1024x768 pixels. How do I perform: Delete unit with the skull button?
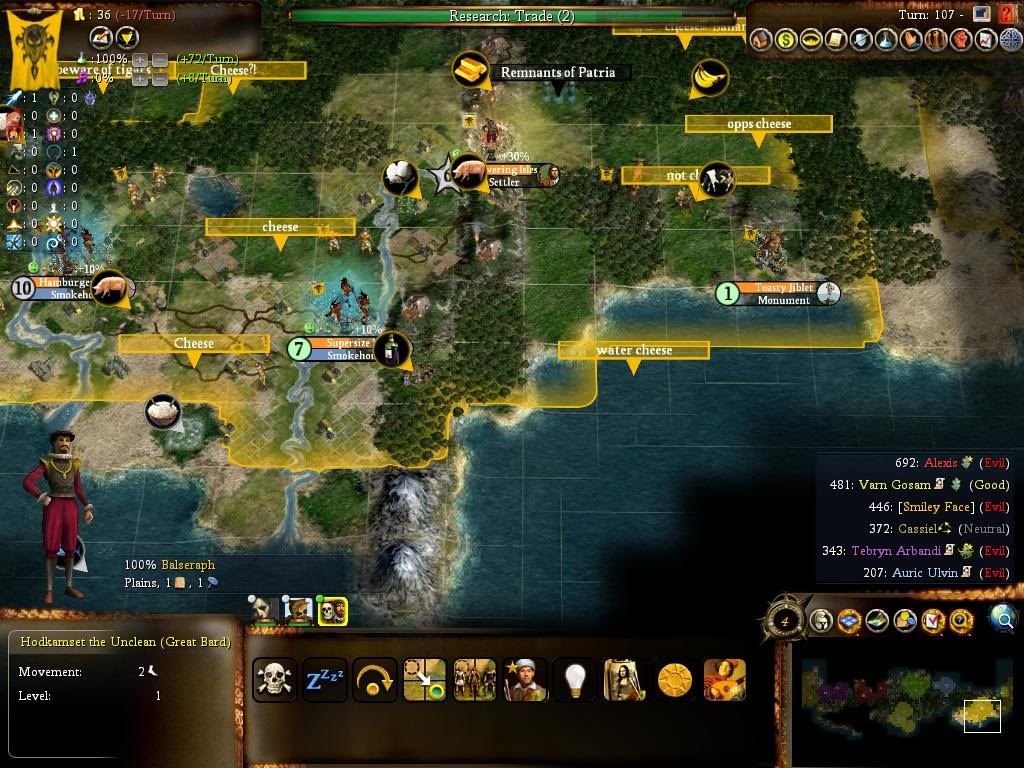click(x=274, y=681)
